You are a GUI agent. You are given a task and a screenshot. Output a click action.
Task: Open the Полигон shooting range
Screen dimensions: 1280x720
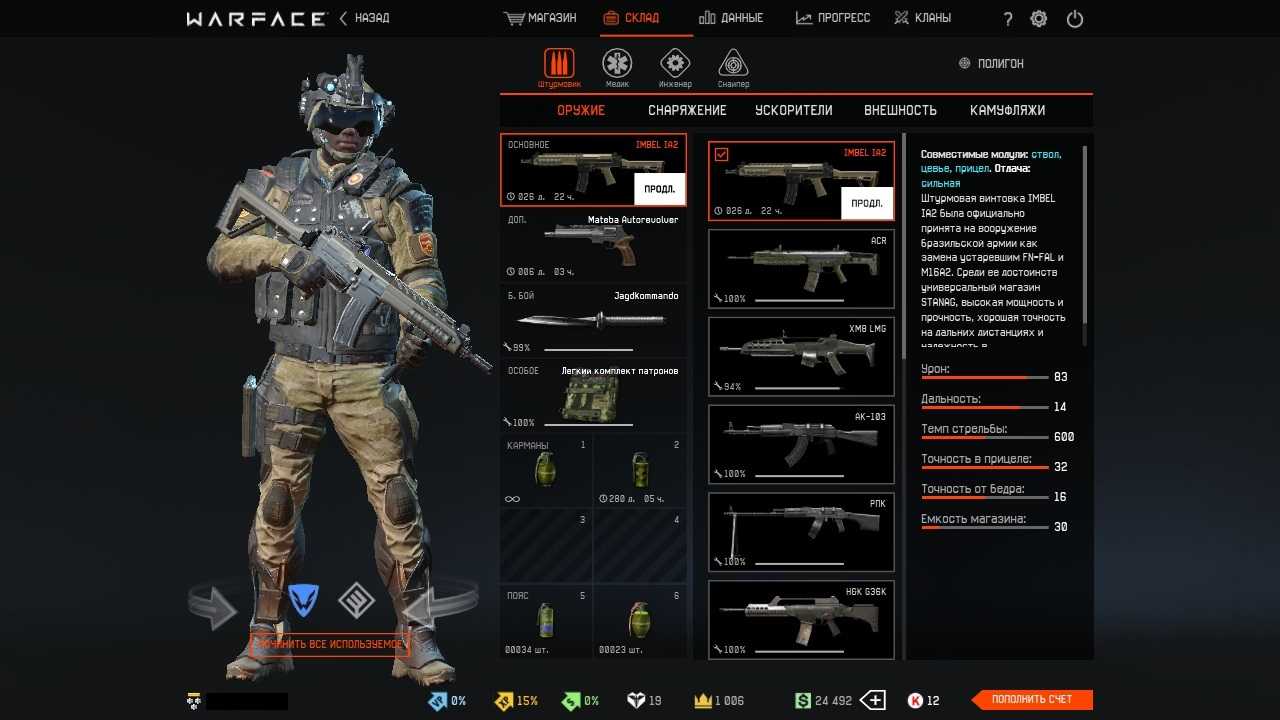pyautogui.click(x=991, y=63)
